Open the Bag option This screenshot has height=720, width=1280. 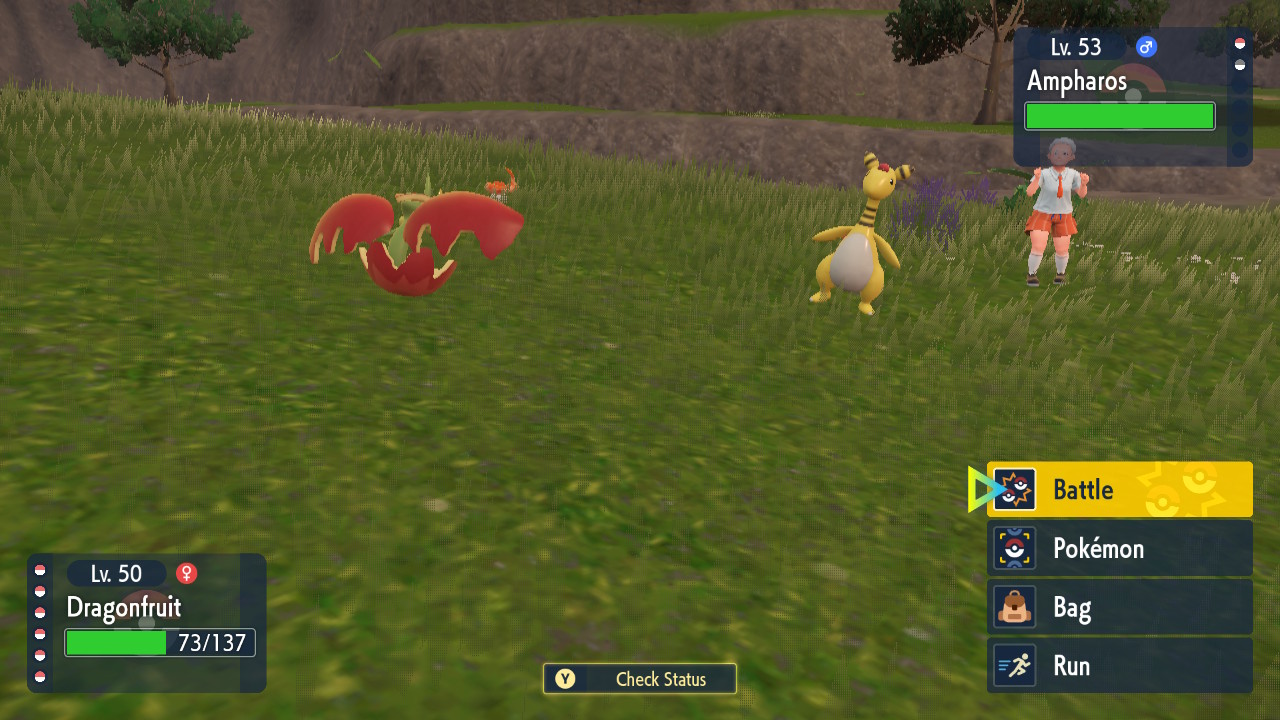tap(1119, 607)
